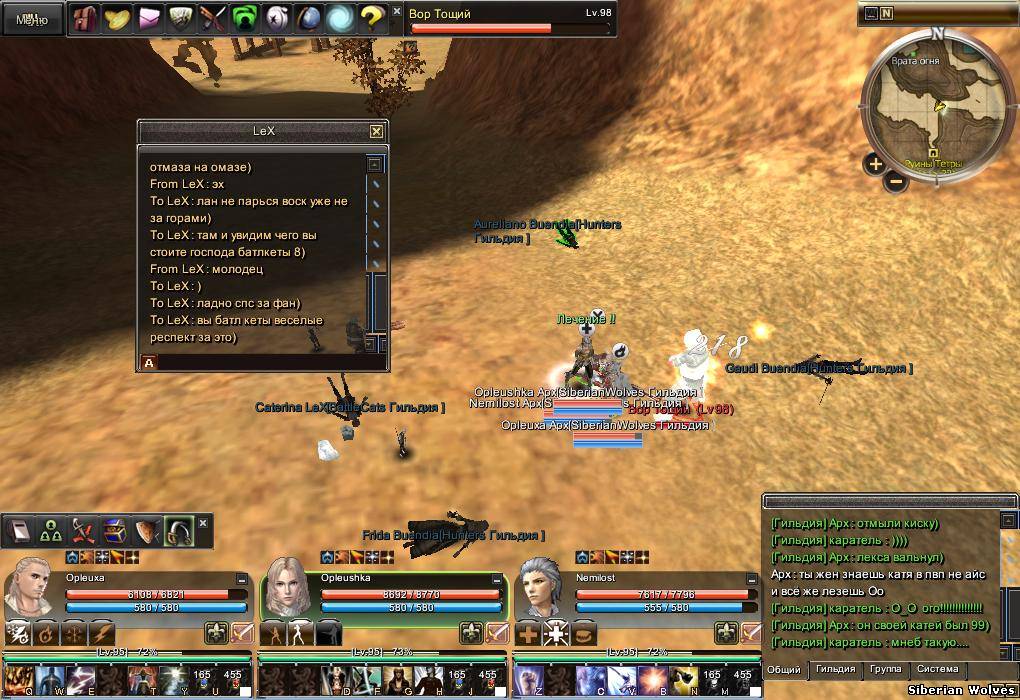Click the yellow question mark help icon

point(372,18)
